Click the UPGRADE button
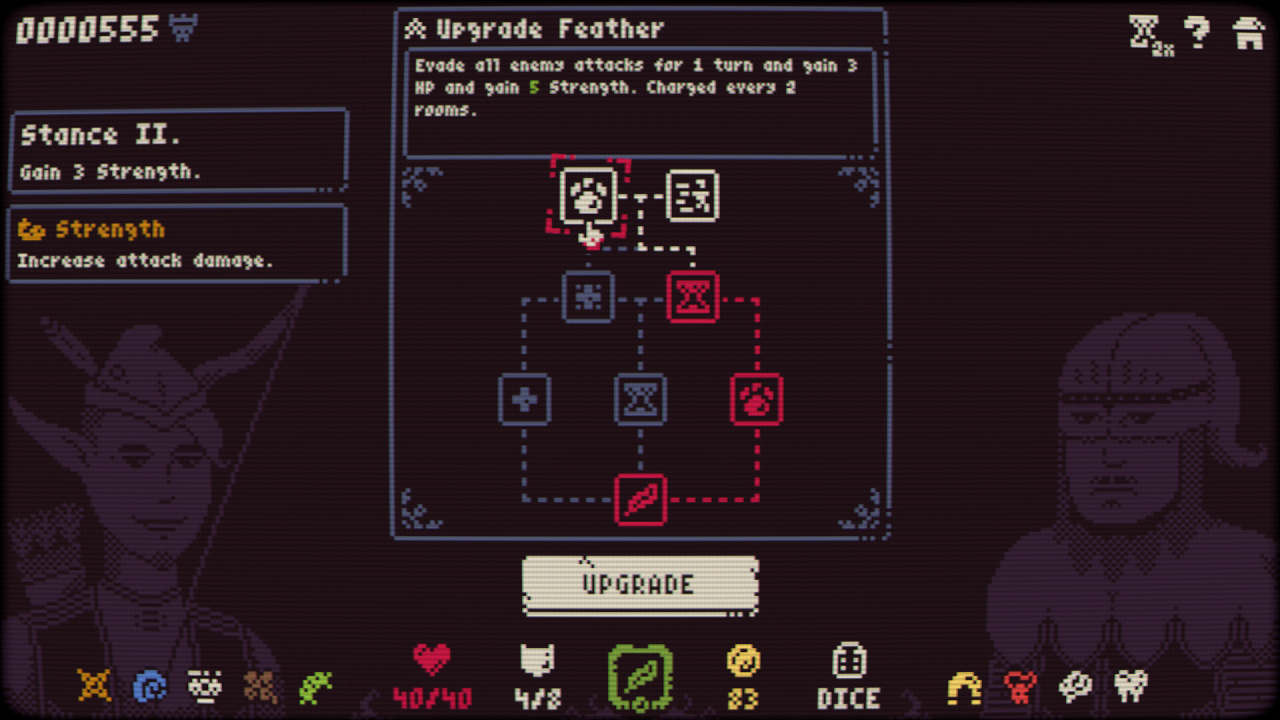The height and width of the screenshot is (720, 1280). [639, 585]
